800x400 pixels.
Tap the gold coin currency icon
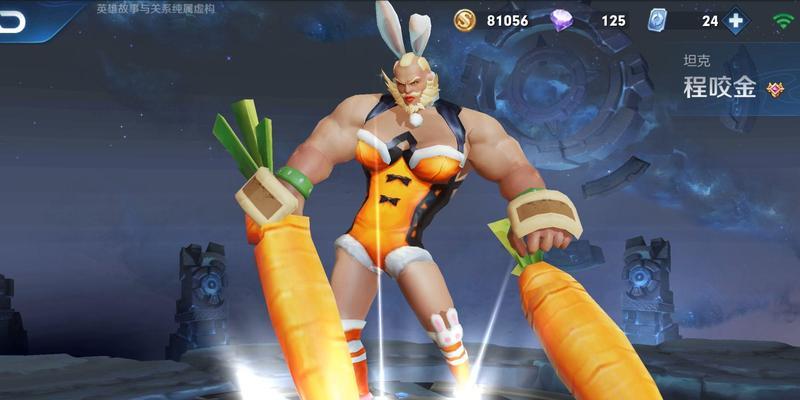[x=465, y=20]
